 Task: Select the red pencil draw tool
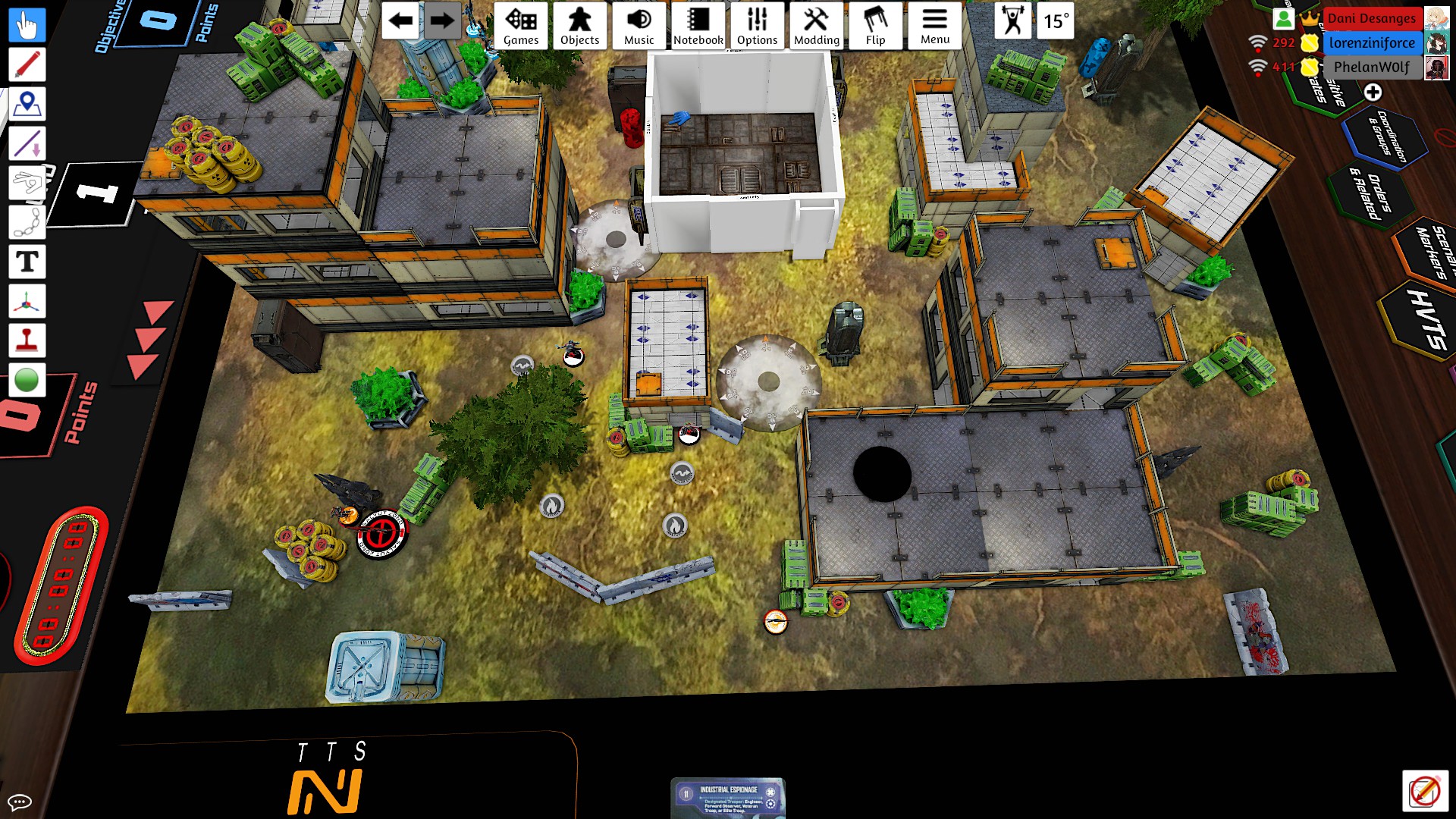point(27,64)
